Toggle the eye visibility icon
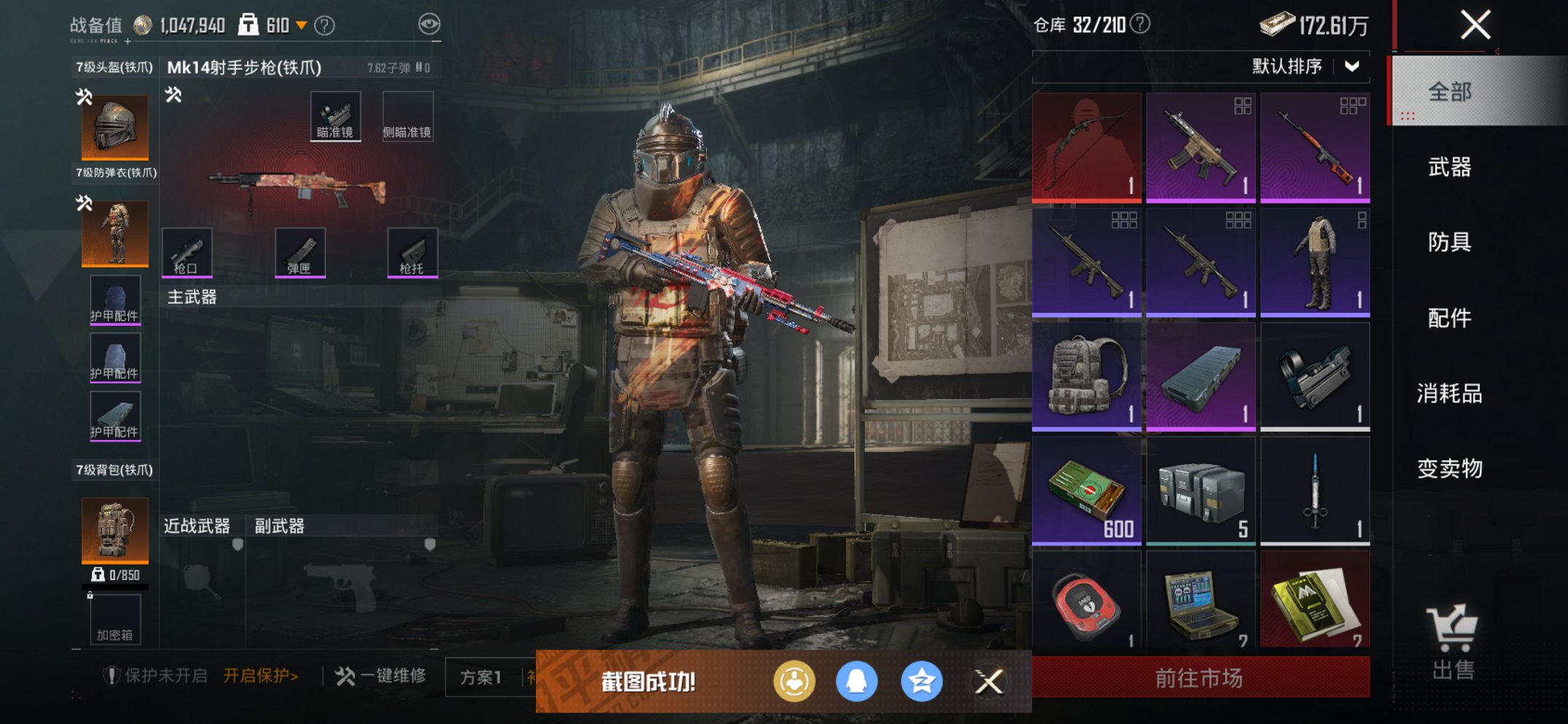 point(429,25)
